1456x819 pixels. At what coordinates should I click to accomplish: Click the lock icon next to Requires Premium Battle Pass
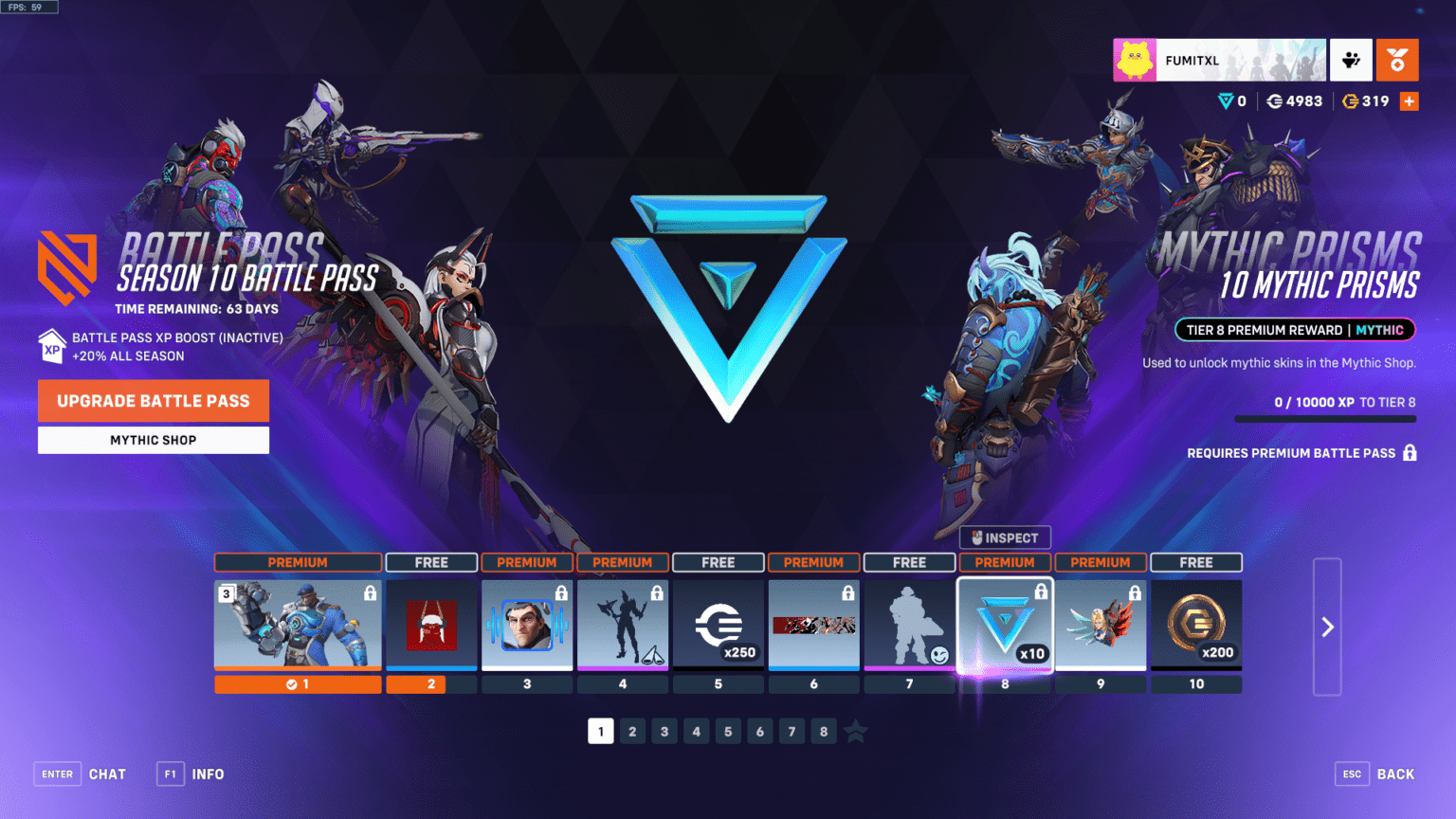coord(1411,453)
